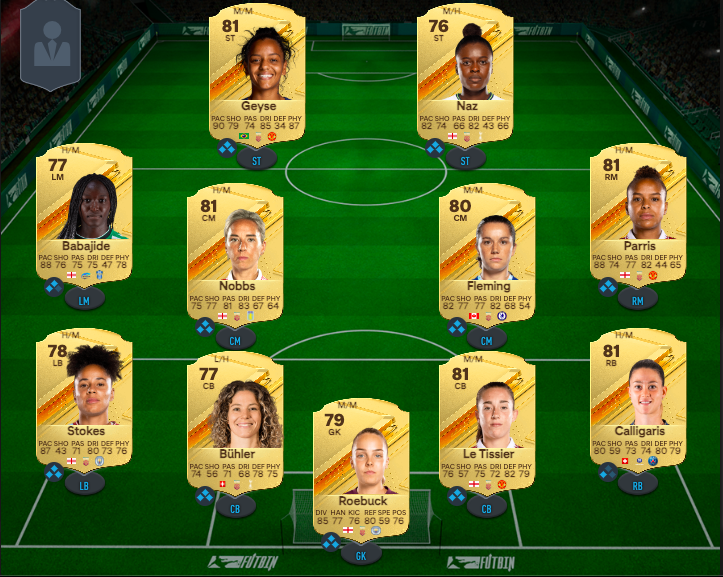Click the RM position badge under Parris
This screenshot has height=577, width=723.
point(638,298)
